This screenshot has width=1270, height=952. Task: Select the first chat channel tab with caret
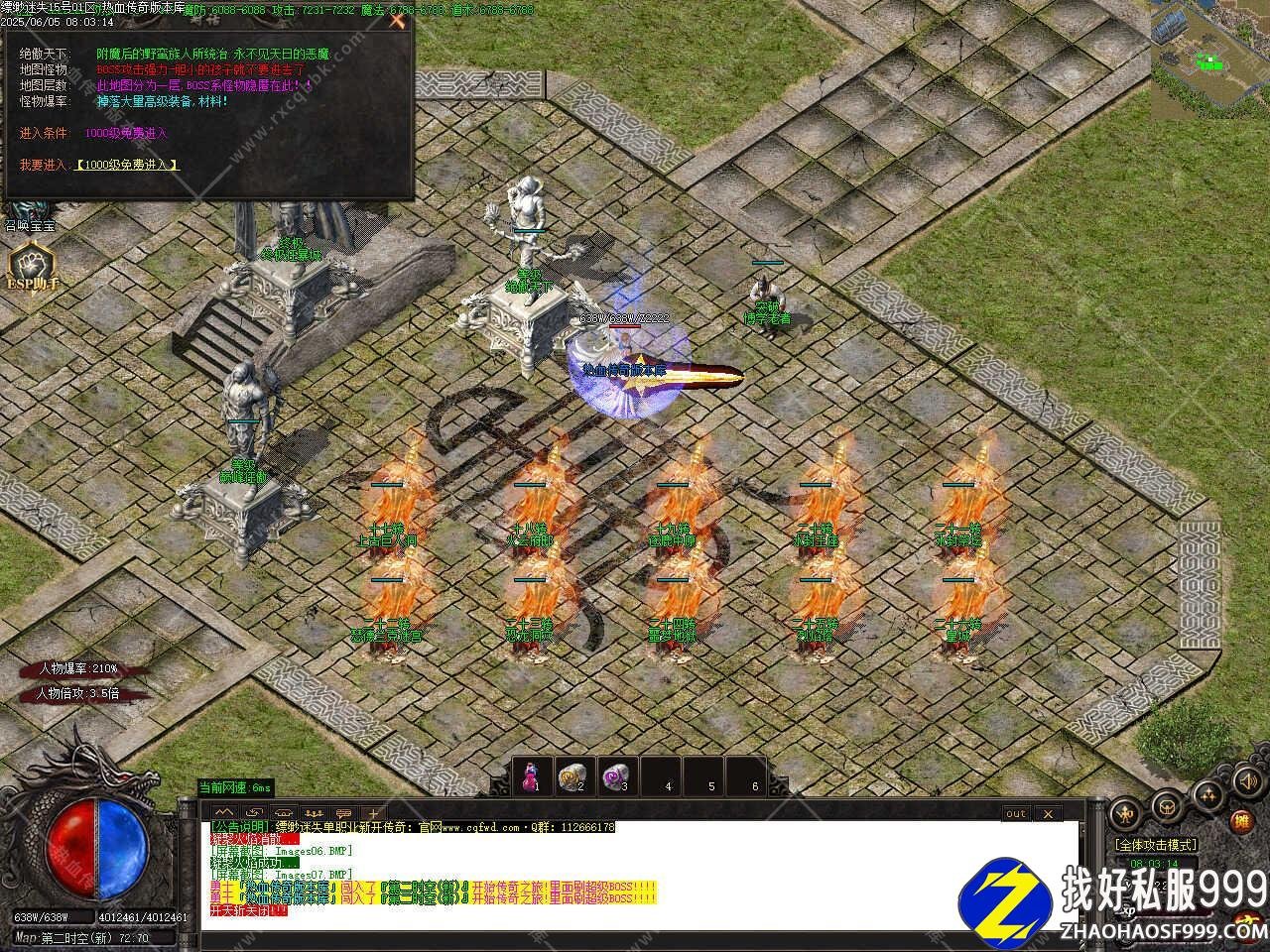coord(223,812)
